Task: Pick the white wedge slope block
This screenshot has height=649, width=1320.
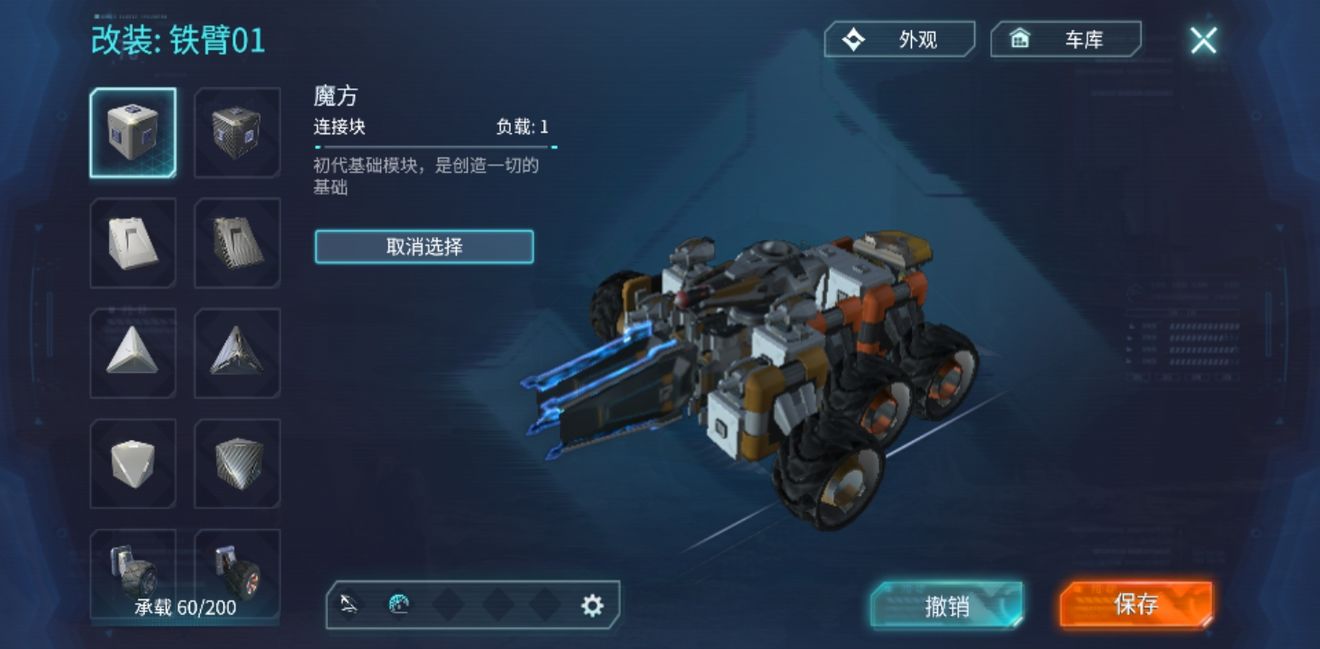Action: click(133, 243)
